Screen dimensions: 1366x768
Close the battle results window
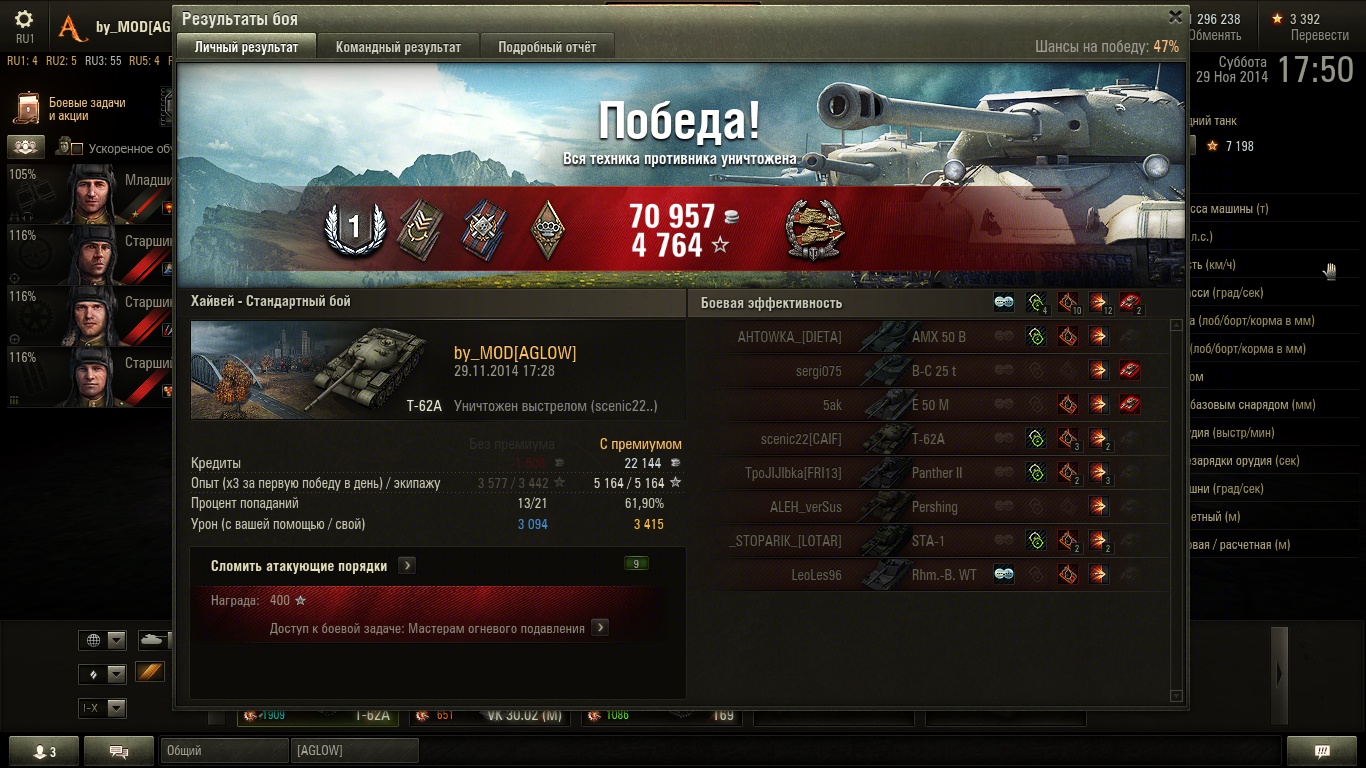pyautogui.click(x=1175, y=17)
